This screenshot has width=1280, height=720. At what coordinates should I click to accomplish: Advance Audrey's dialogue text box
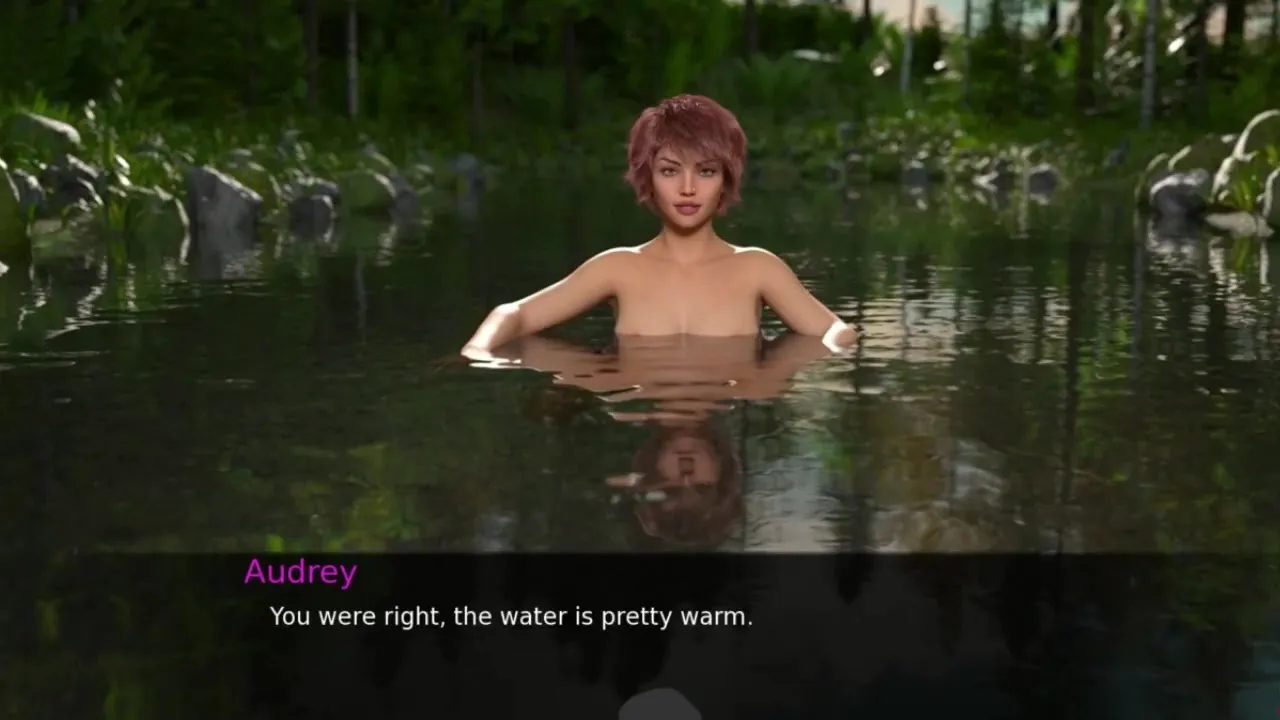pos(640,630)
